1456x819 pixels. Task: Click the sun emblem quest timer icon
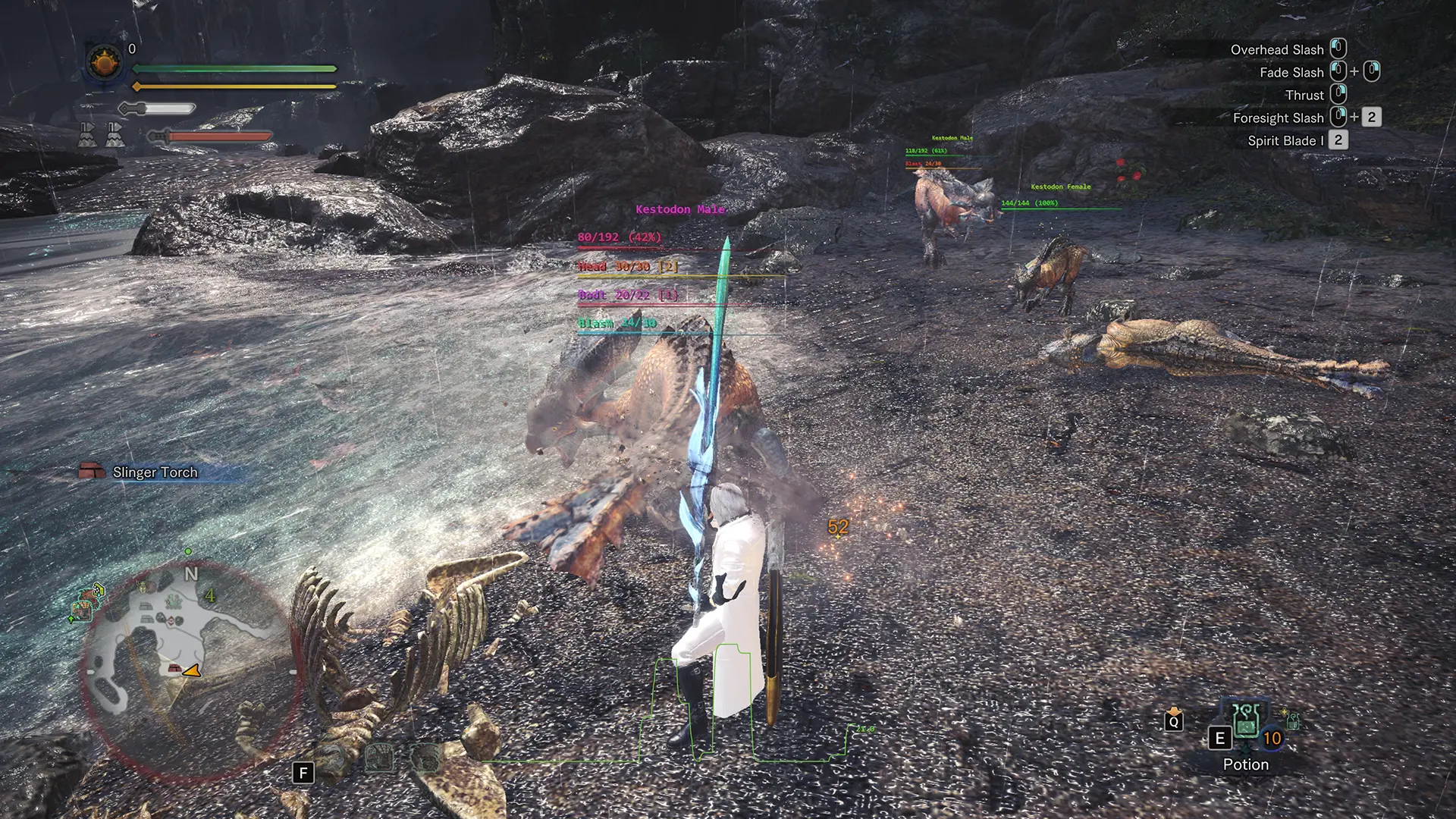click(x=105, y=62)
